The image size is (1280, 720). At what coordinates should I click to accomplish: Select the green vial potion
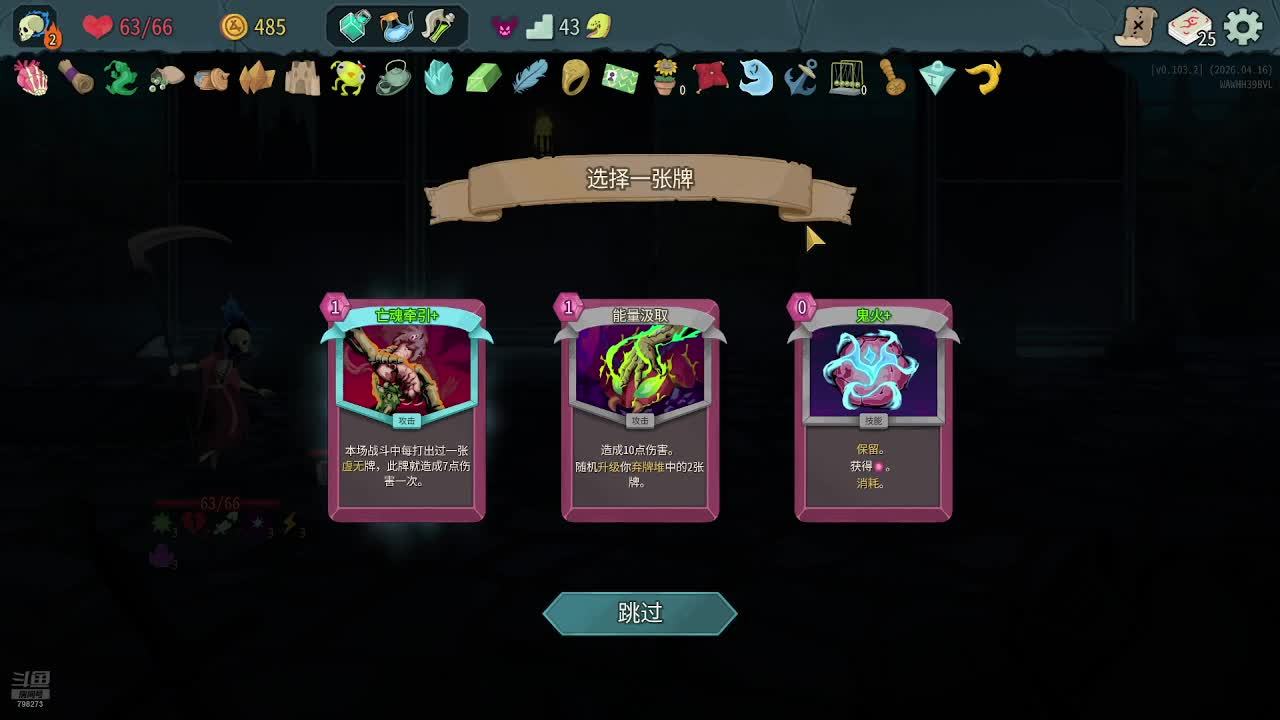click(439, 26)
